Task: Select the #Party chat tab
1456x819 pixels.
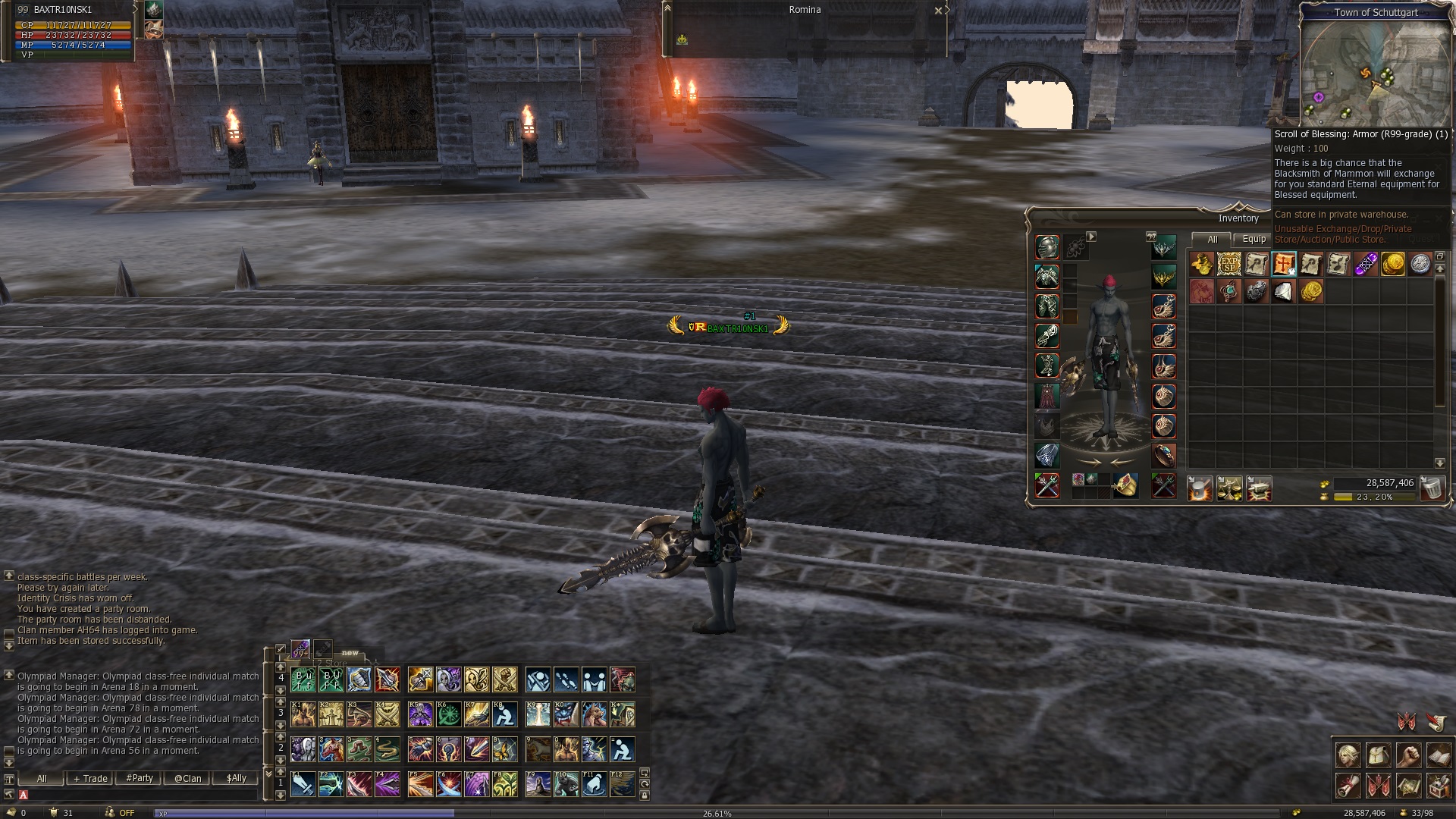Action: [x=140, y=778]
